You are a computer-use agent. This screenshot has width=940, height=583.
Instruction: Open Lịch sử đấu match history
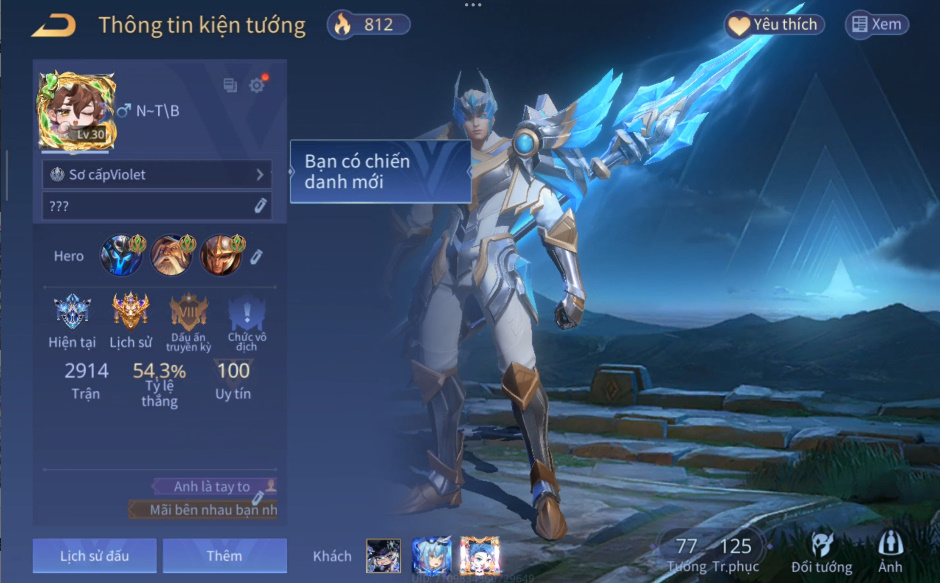tap(94, 556)
